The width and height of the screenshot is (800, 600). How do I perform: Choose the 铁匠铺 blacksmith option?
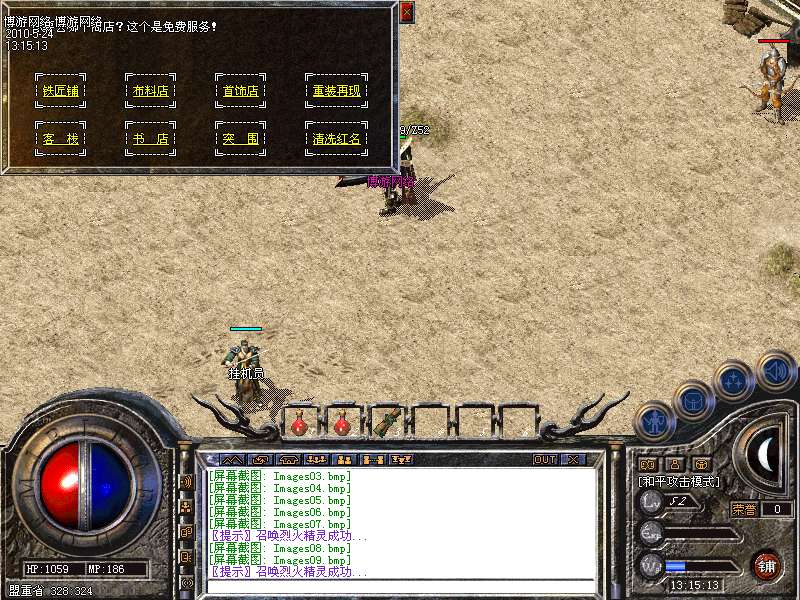[x=60, y=91]
